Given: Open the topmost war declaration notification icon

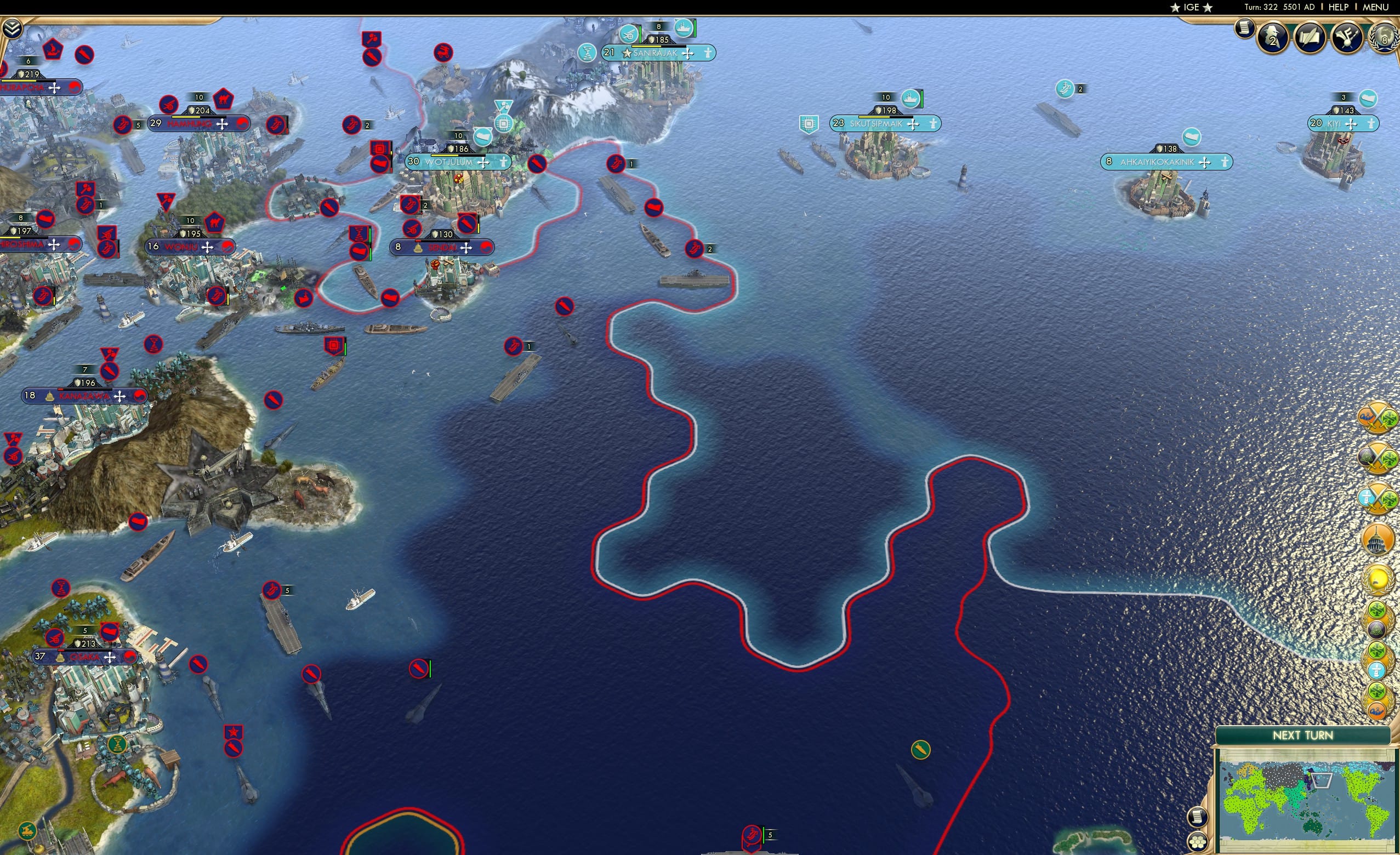Looking at the screenshot, I should [1378, 419].
